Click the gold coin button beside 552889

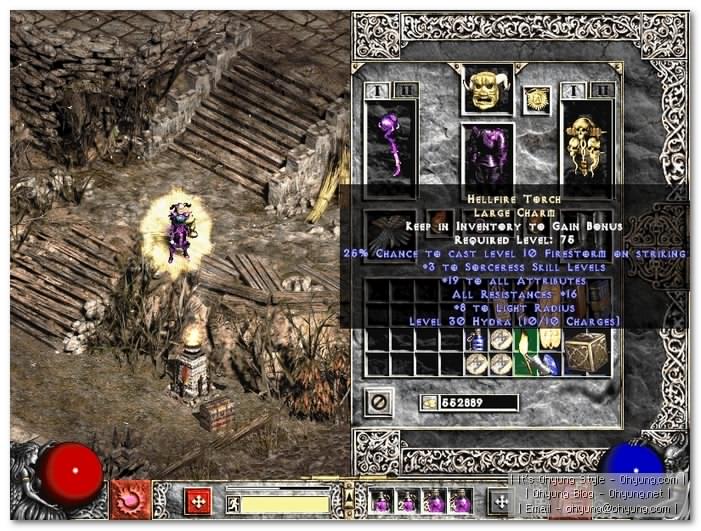point(430,402)
